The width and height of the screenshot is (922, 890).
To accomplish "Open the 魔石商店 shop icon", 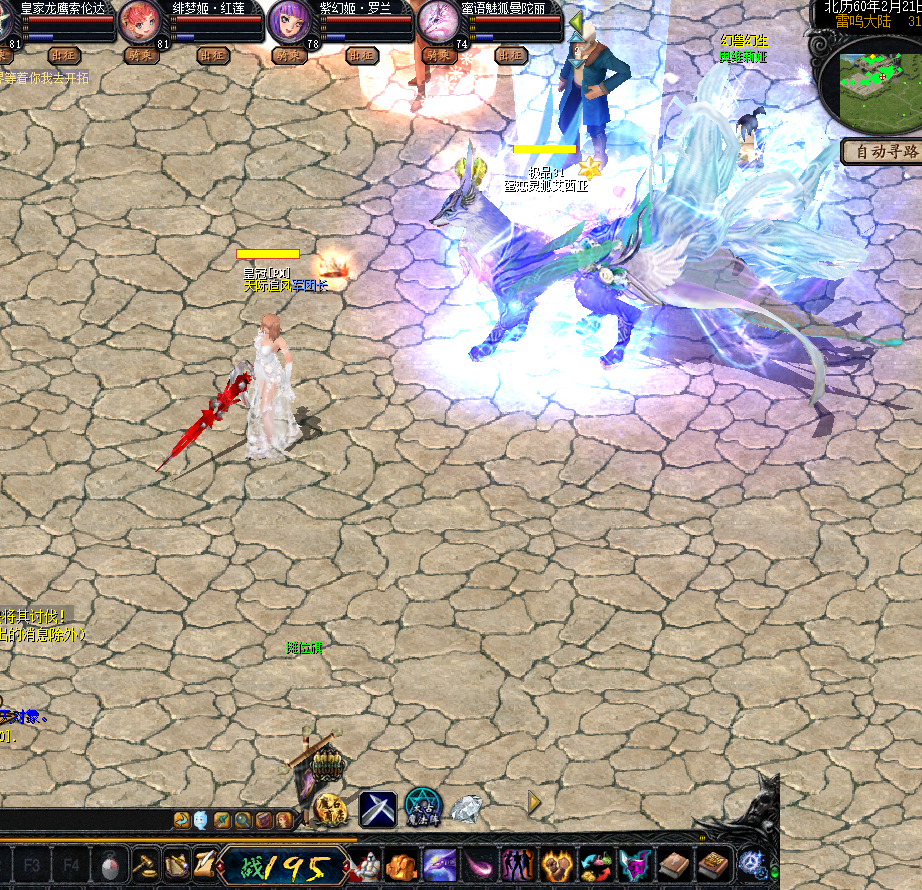I will click(x=330, y=808).
